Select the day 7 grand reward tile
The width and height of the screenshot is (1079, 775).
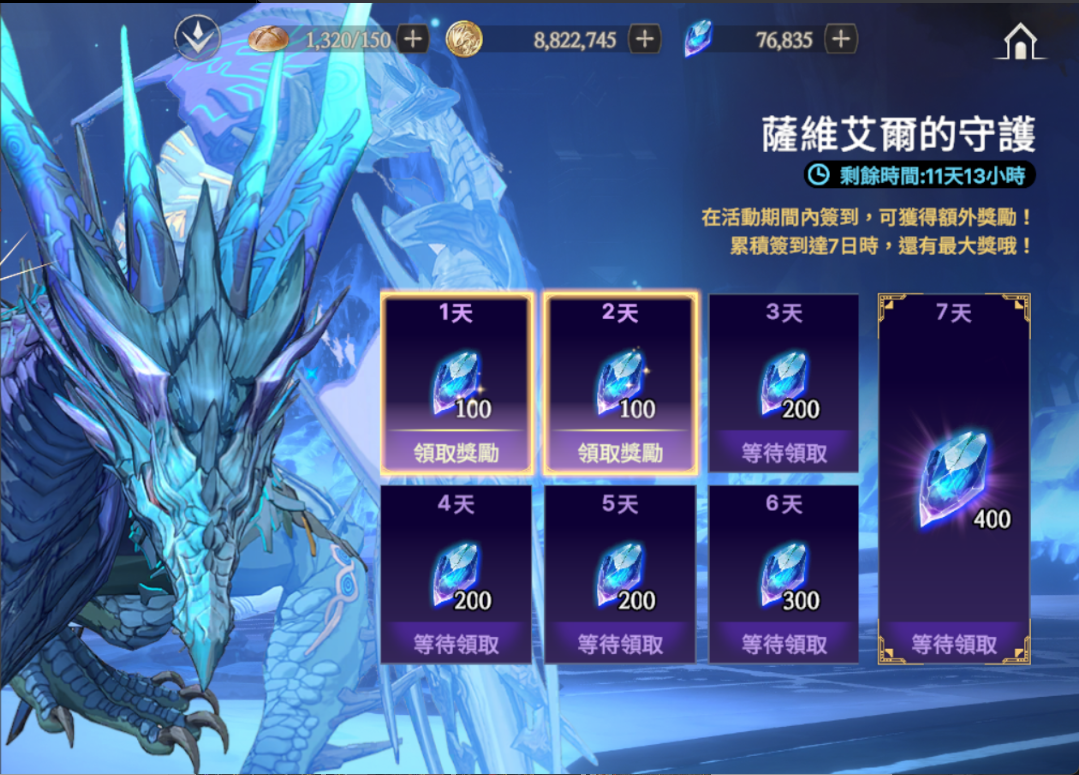coord(953,478)
